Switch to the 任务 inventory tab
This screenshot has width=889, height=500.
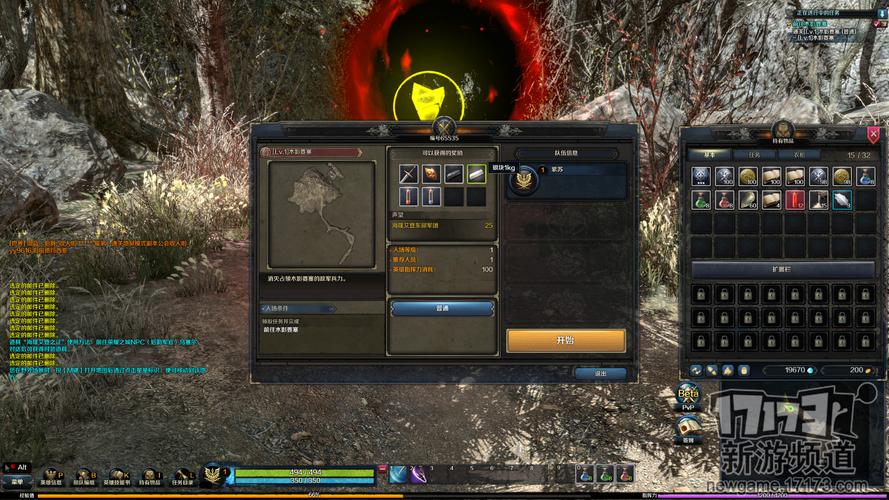[x=754, y=155]
